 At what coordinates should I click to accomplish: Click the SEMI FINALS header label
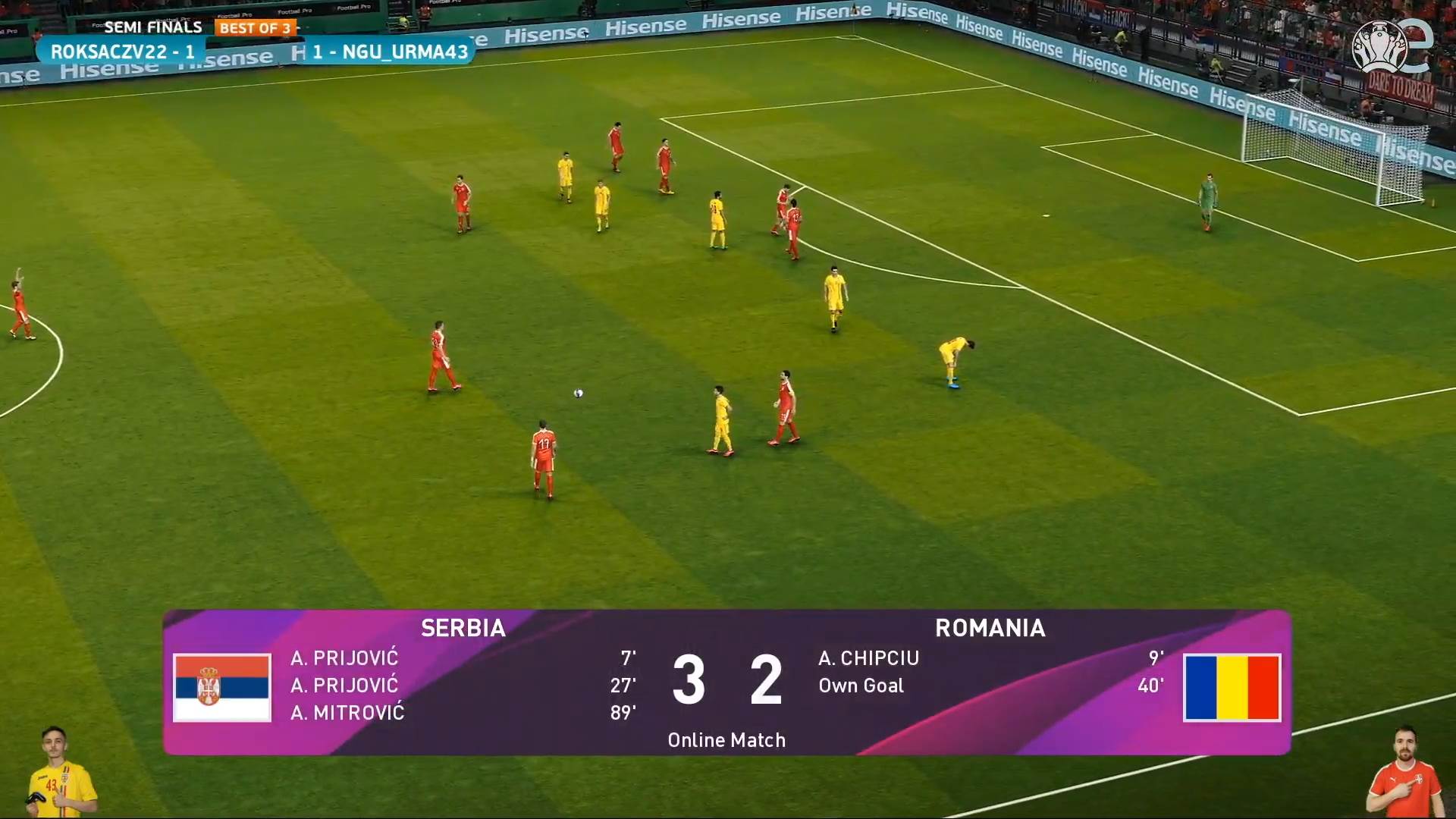pos(152,27)
